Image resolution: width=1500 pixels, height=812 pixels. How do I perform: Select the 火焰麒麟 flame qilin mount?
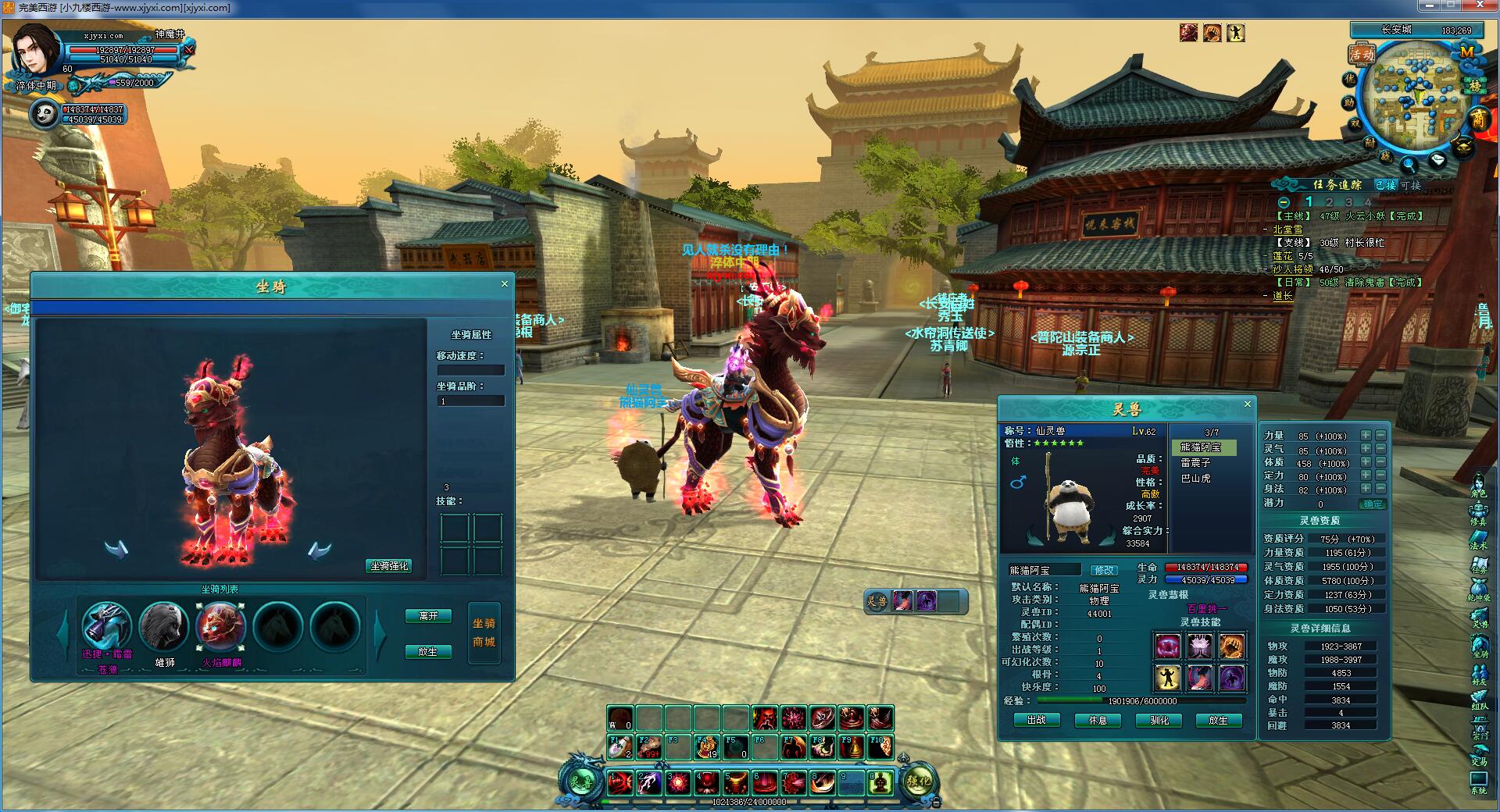click(x=221, y=626)
